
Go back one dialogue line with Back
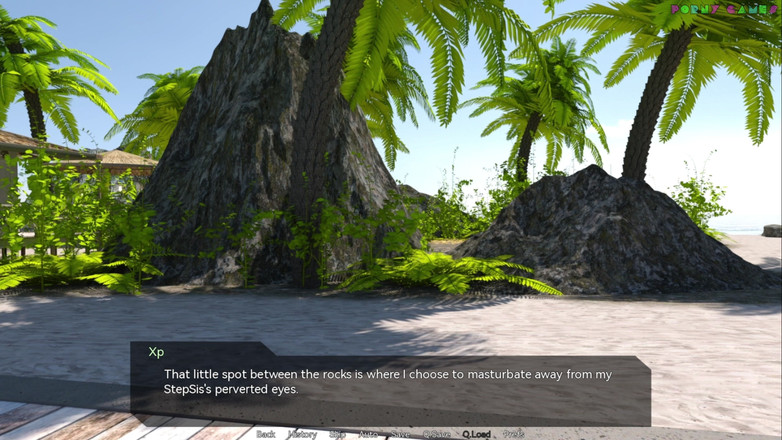(265, 434)
